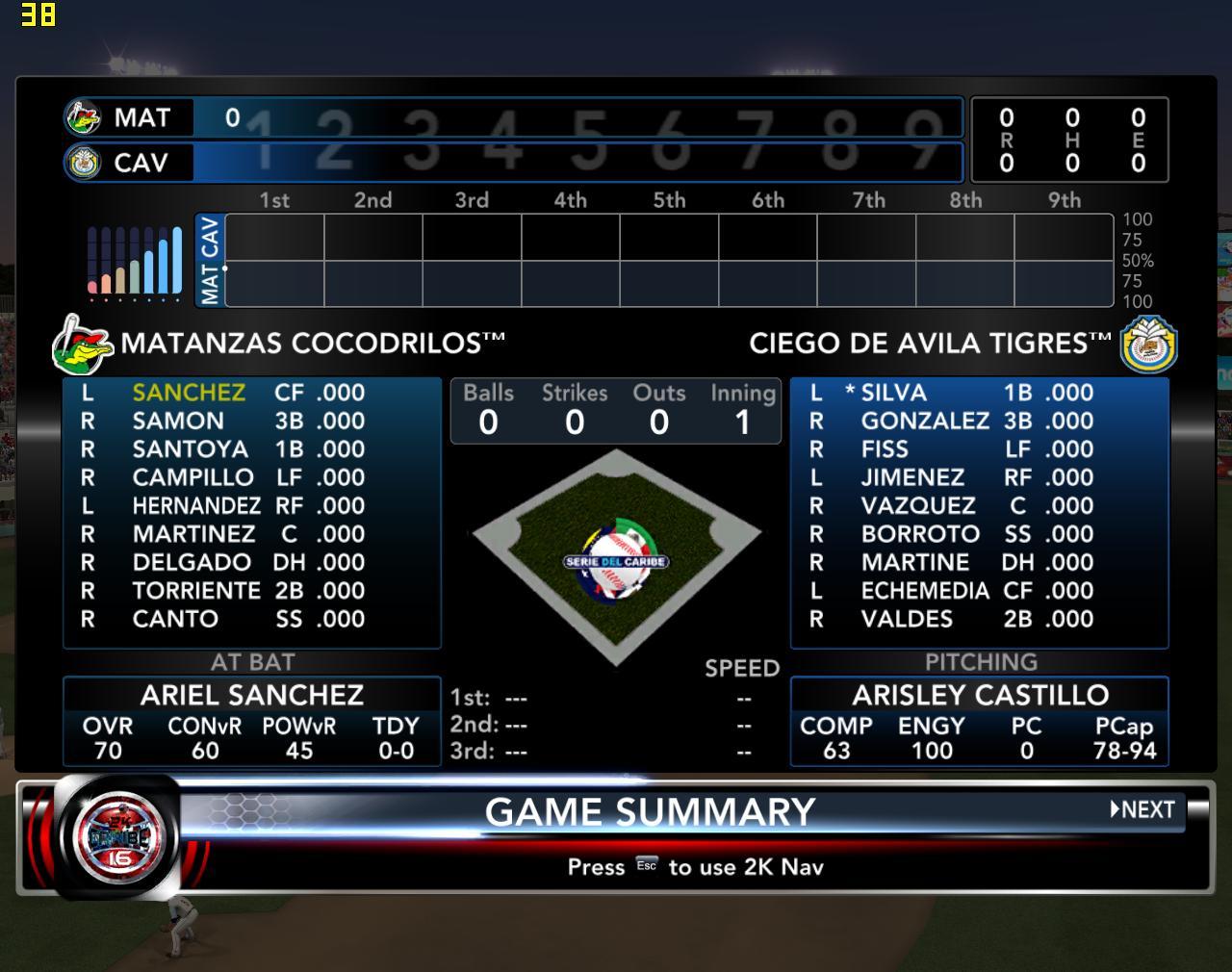
Task: Choose Santoya from the Cocodrilos batting order
Action: (190, 449)
